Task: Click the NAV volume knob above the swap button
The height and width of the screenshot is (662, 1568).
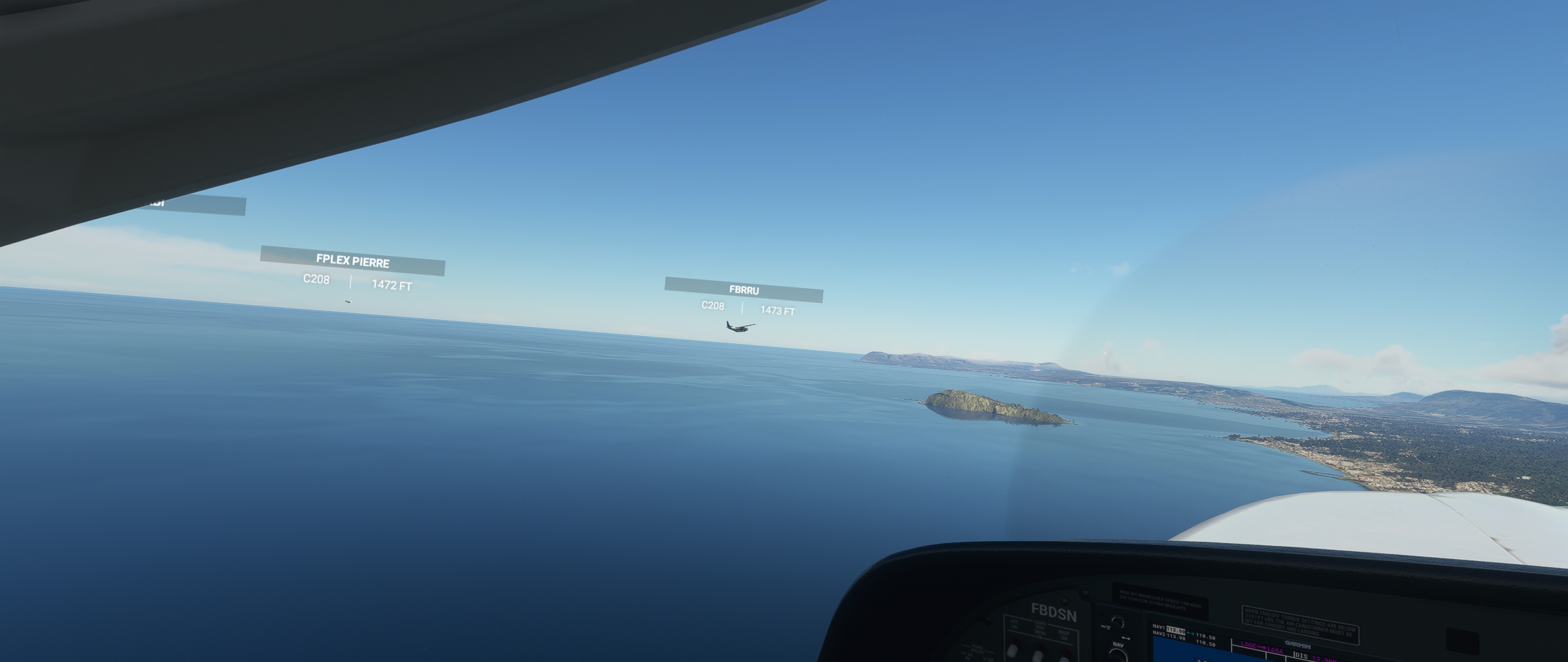Action: click(1118, 623)
